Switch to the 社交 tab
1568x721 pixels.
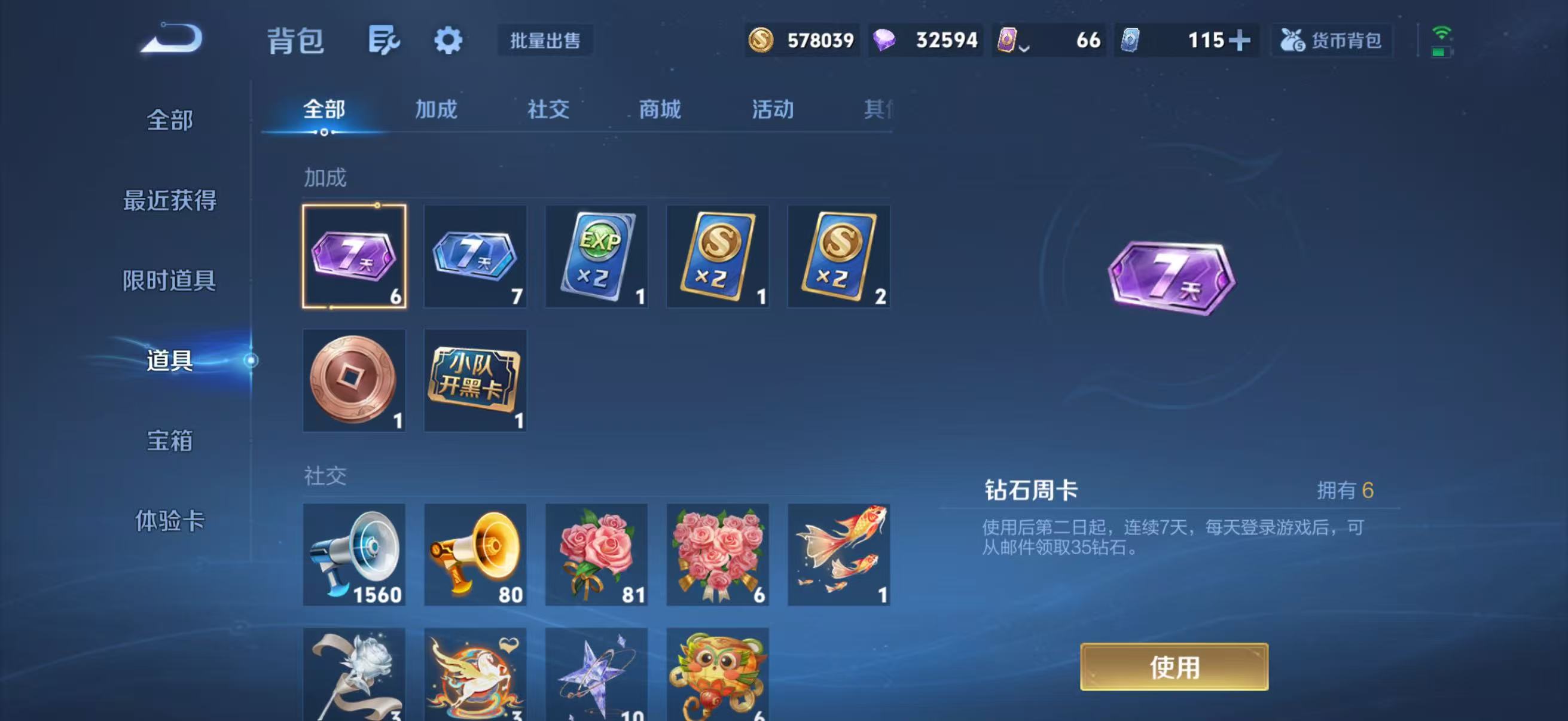click(547, 109)
